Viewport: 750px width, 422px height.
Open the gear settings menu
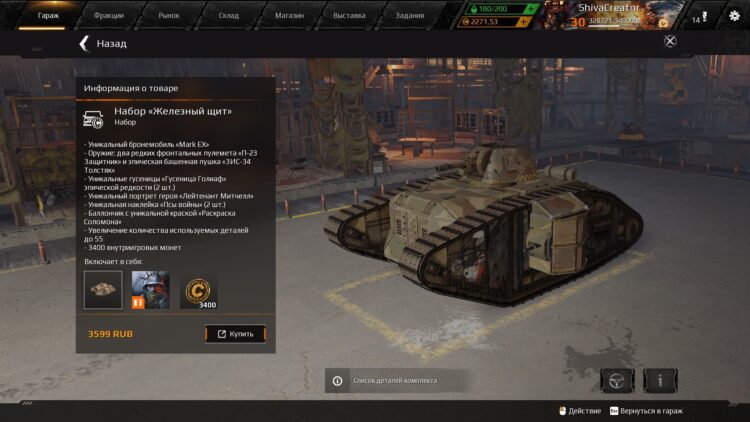[733, 16]
